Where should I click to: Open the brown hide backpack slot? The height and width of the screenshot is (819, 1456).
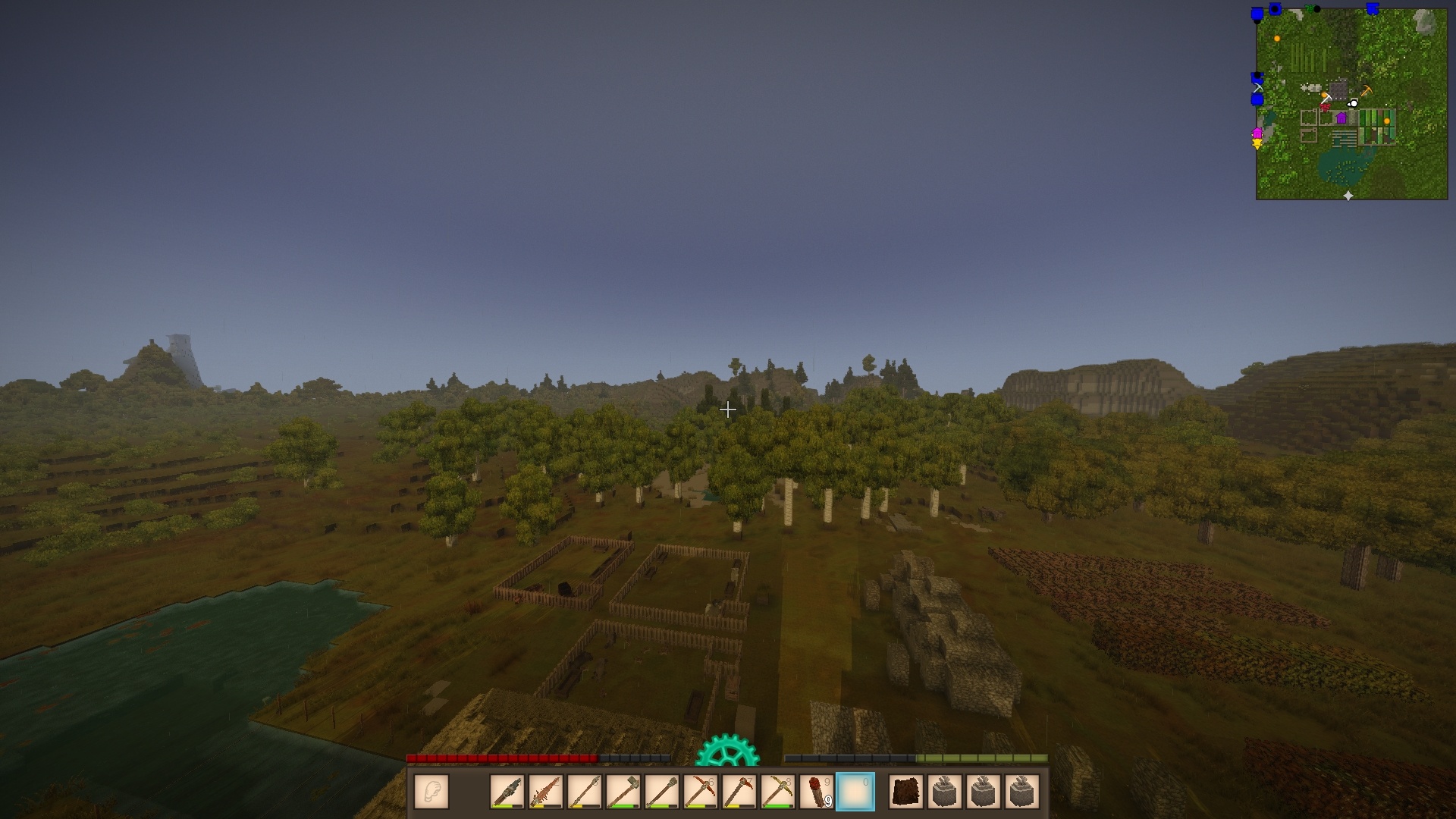pos(906,792)
